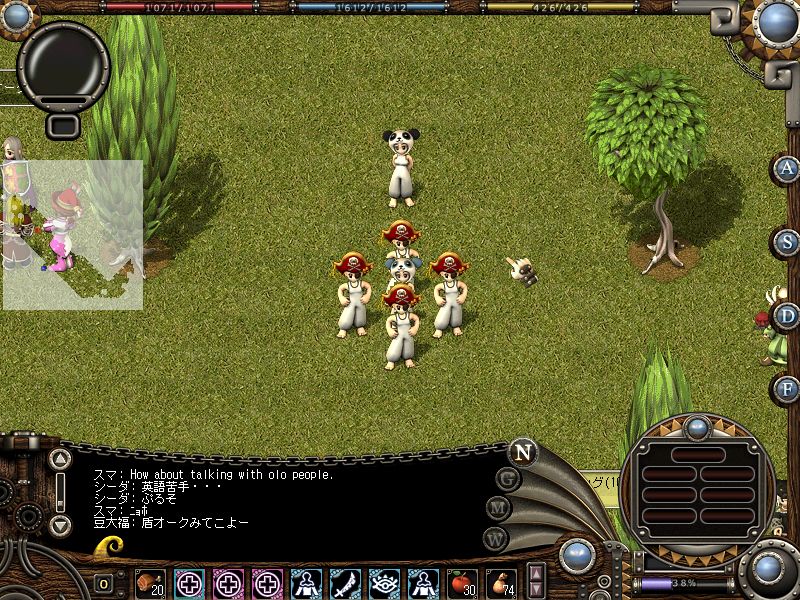Use the red apple item slot
The image size is (800, 600).
pos(462,583)
